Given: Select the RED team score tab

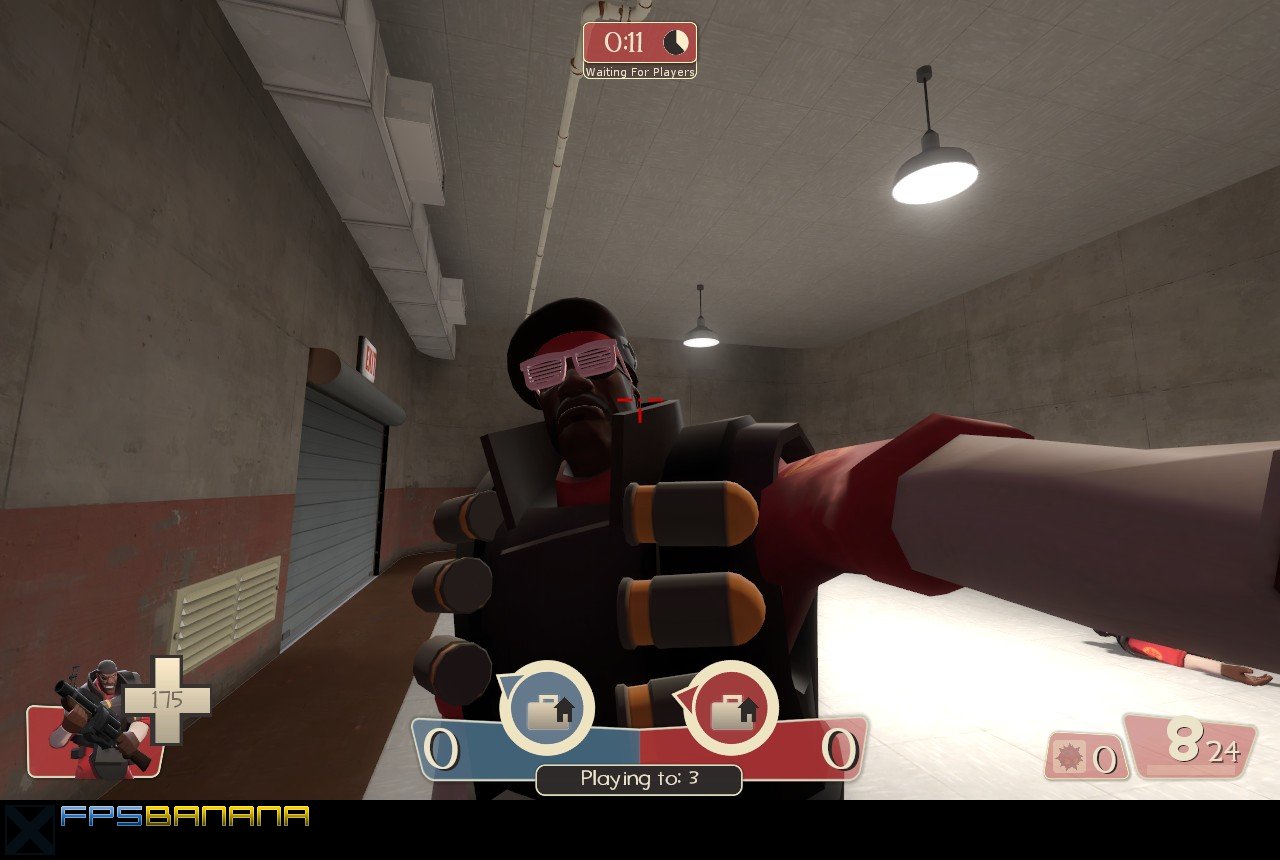Looking at the screenshot, I should point(840,748).
